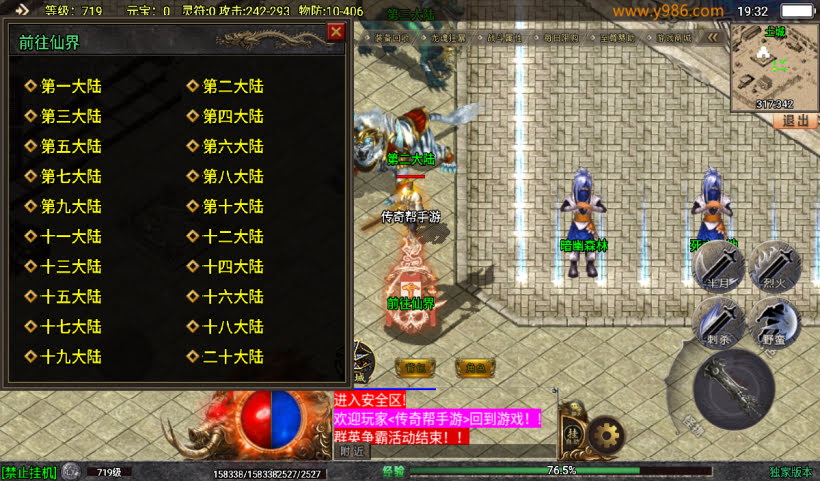
Task: Click the 退出 exit button
Action: 794,120
